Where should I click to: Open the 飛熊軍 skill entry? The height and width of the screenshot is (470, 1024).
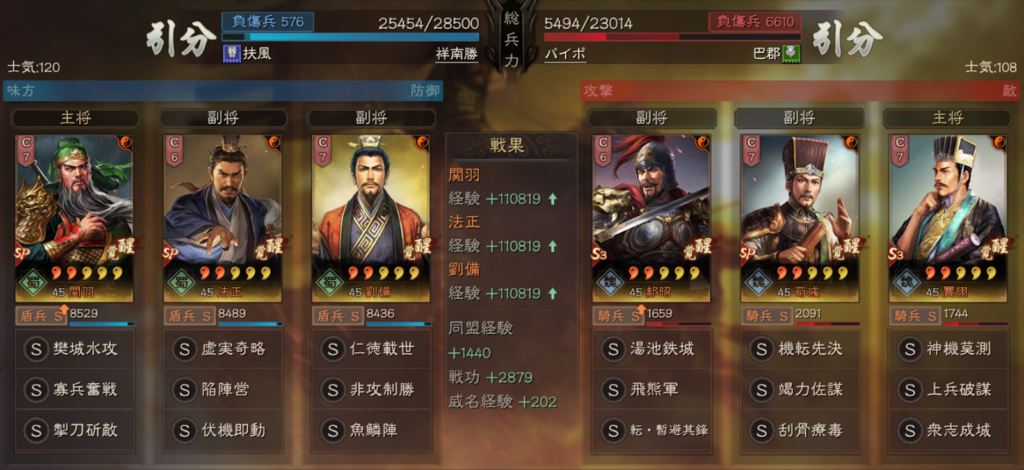(651, 390)
